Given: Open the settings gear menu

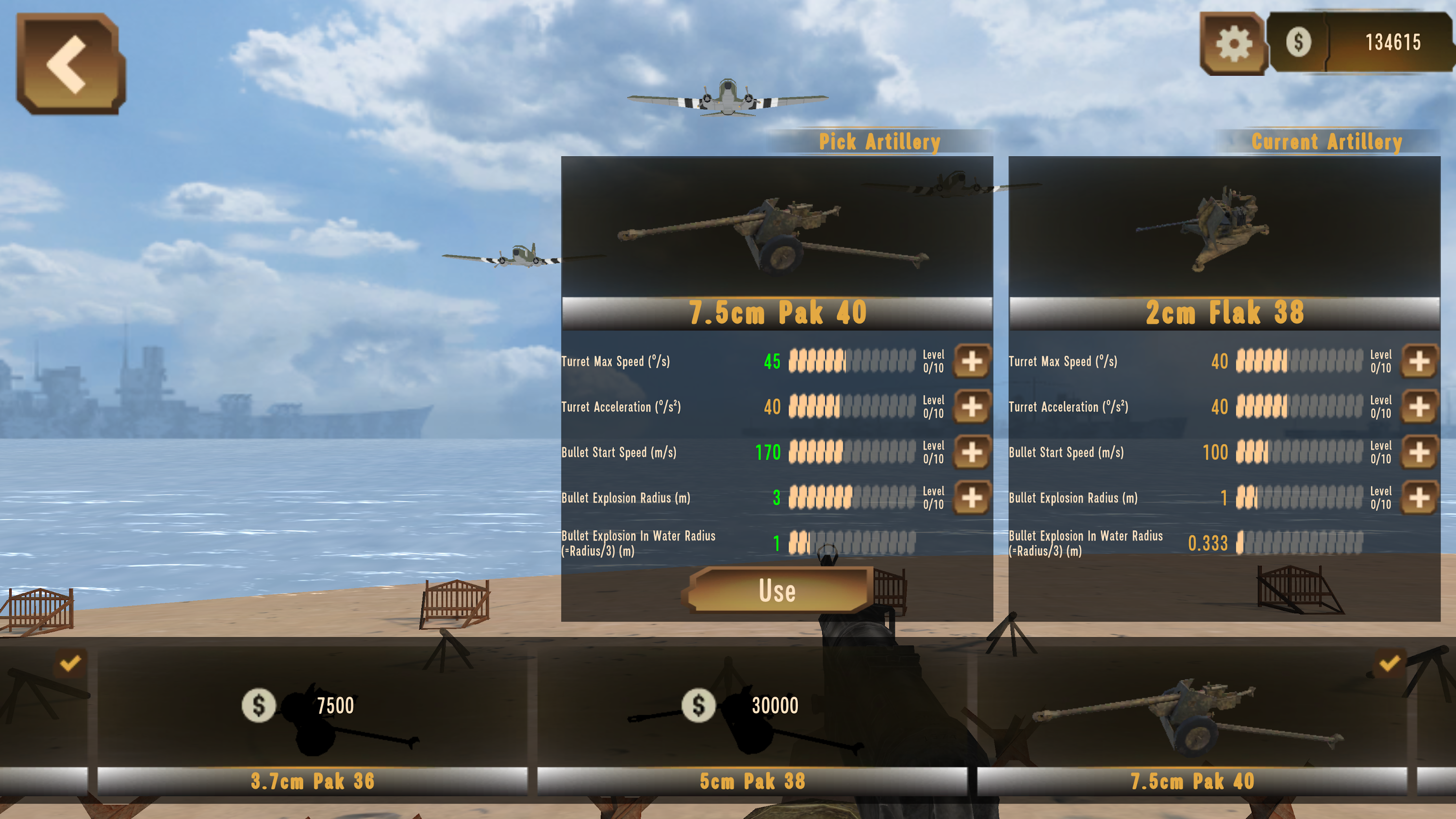Looking at the screenshot, I should pyautogui.click(x=1236, y=43).
